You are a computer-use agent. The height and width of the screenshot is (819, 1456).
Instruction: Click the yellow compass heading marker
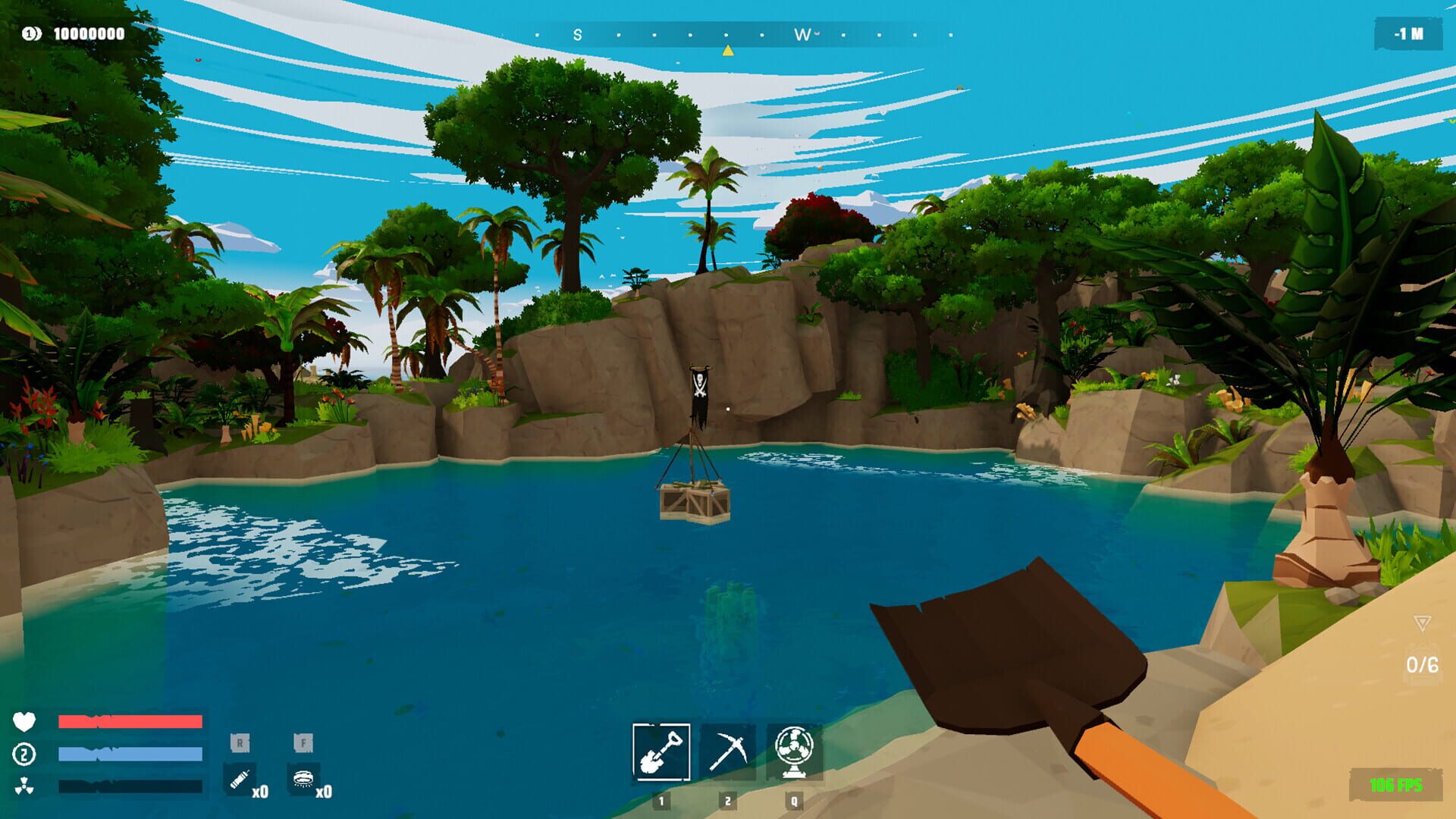[728, 49]
